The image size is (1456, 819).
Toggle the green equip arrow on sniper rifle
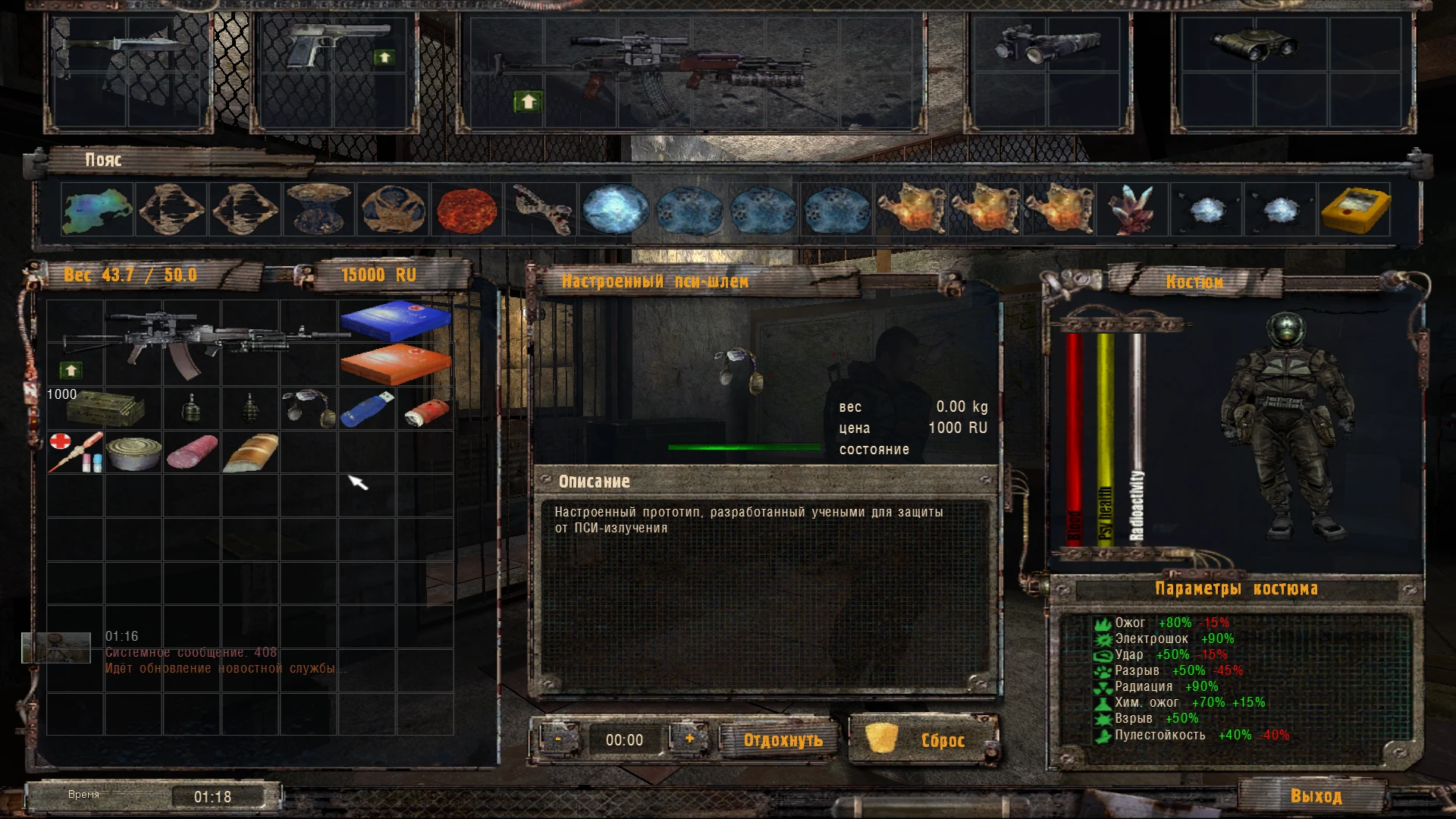[x=529, y=99]
